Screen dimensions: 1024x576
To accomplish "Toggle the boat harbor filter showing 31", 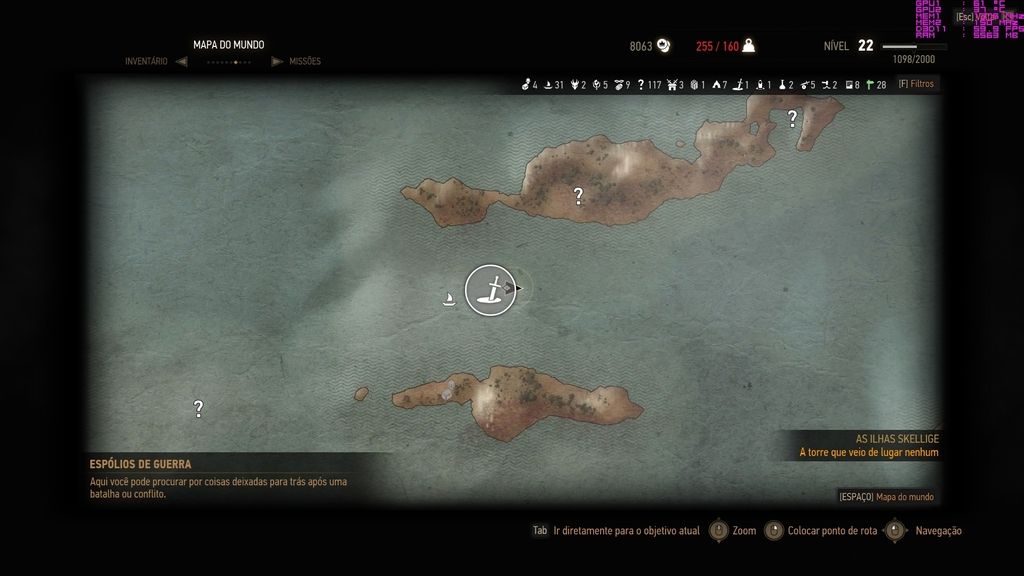I will tap(553, 85).
